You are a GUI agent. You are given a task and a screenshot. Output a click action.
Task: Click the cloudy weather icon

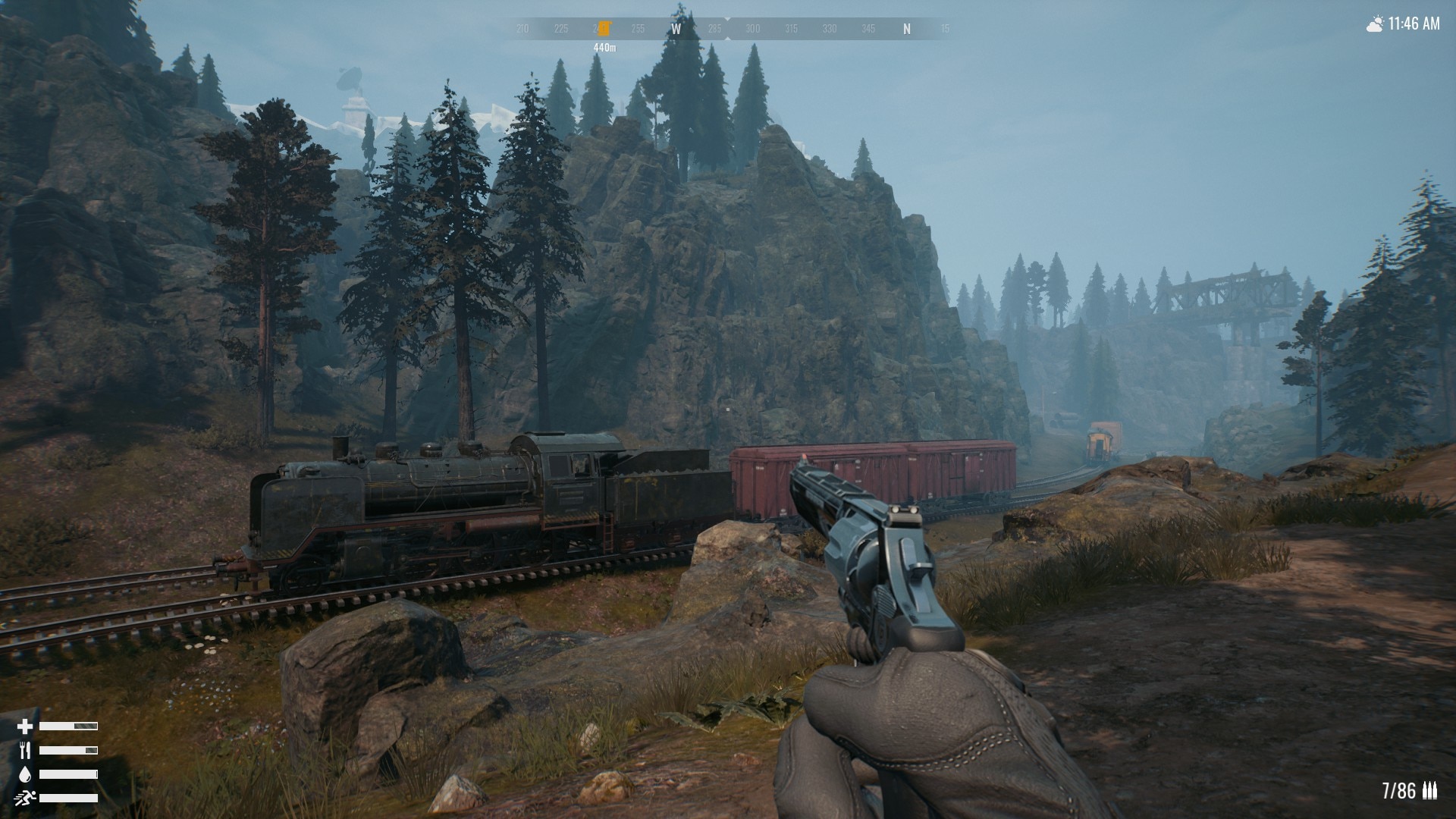tap(1374, 25)
